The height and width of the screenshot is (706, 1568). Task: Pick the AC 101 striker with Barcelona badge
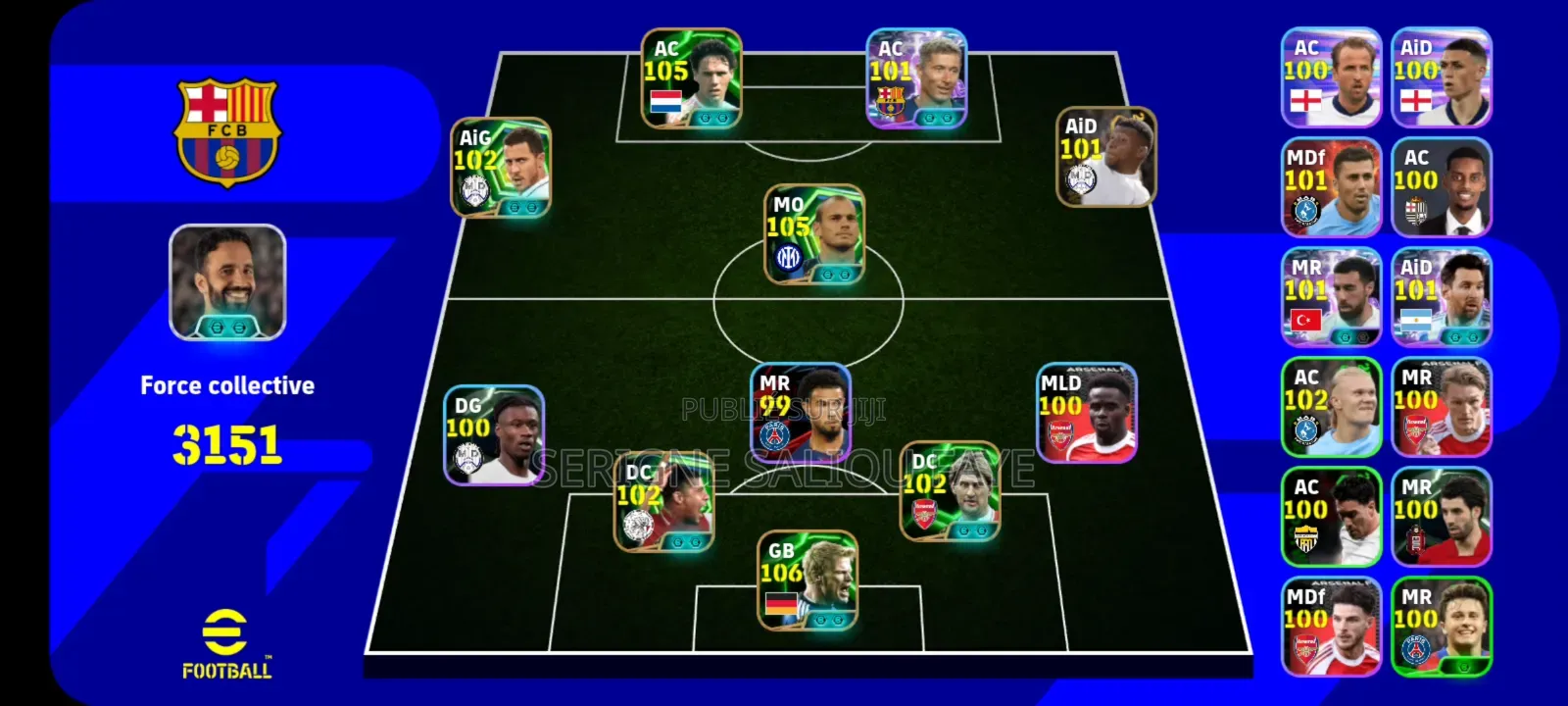(x=916, y=78)
